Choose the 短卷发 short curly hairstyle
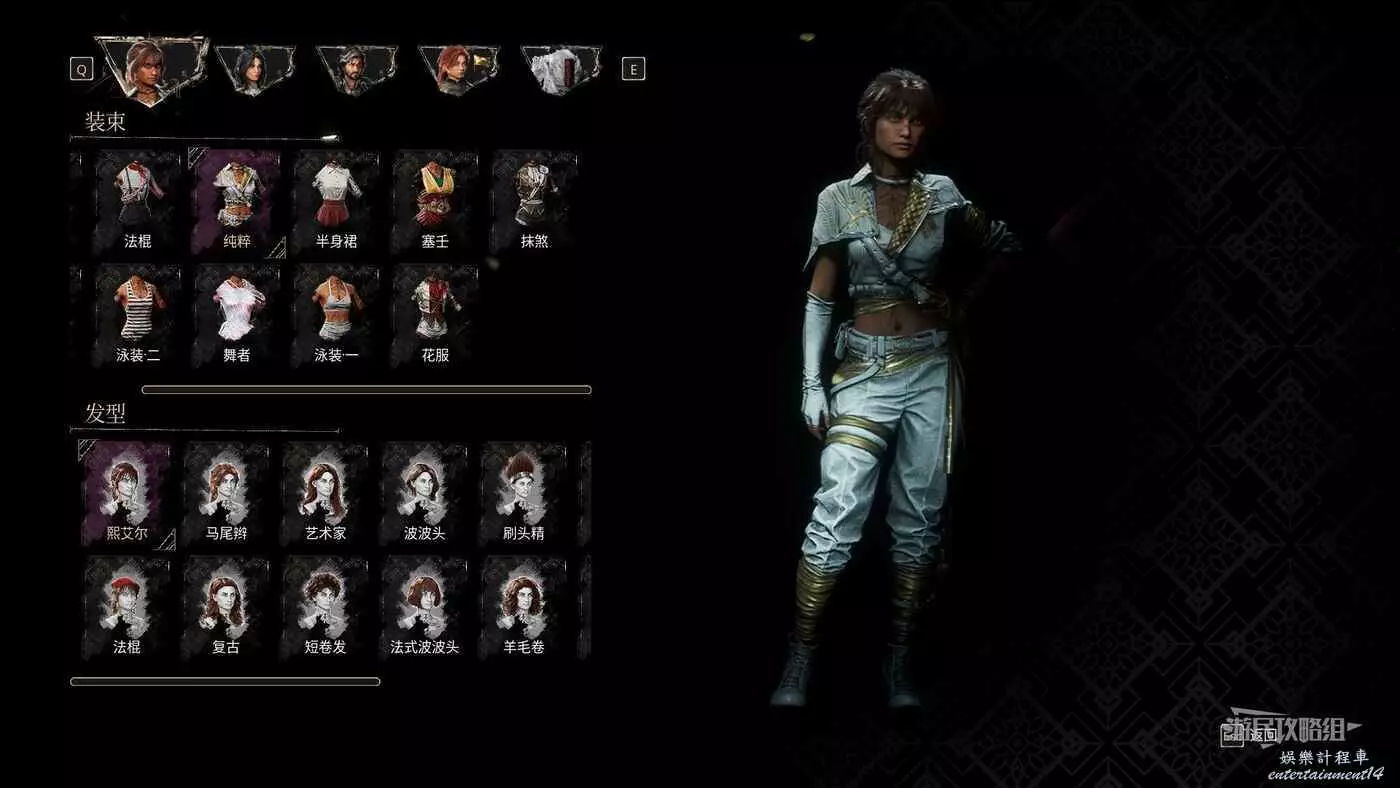Viewport: 1400px width, 788px height. coord(325,608)
